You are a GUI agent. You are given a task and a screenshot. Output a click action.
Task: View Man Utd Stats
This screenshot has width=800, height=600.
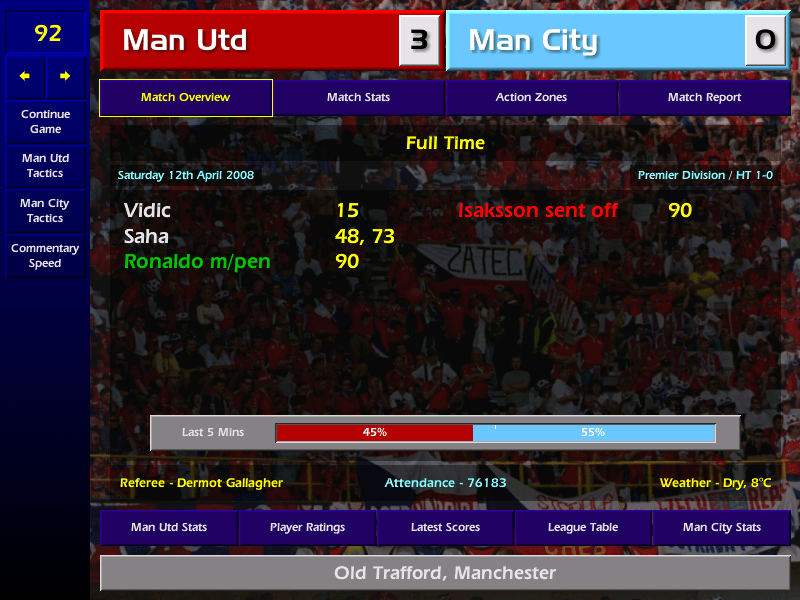[169, 527]
